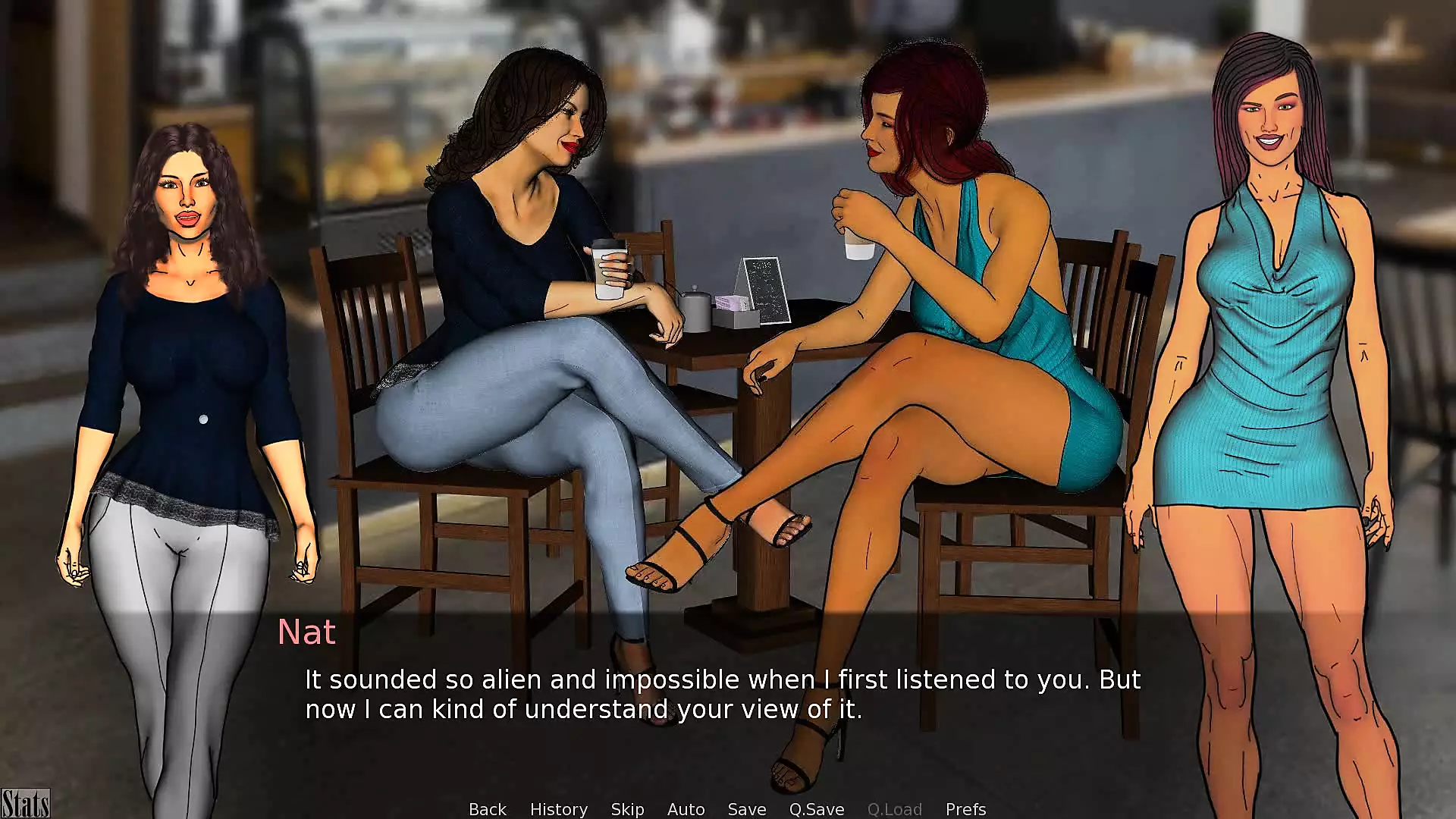This screenshot has width=1456, height=819.
Task: Go Back to the previous dialogue line
Action: click(487, 809)
